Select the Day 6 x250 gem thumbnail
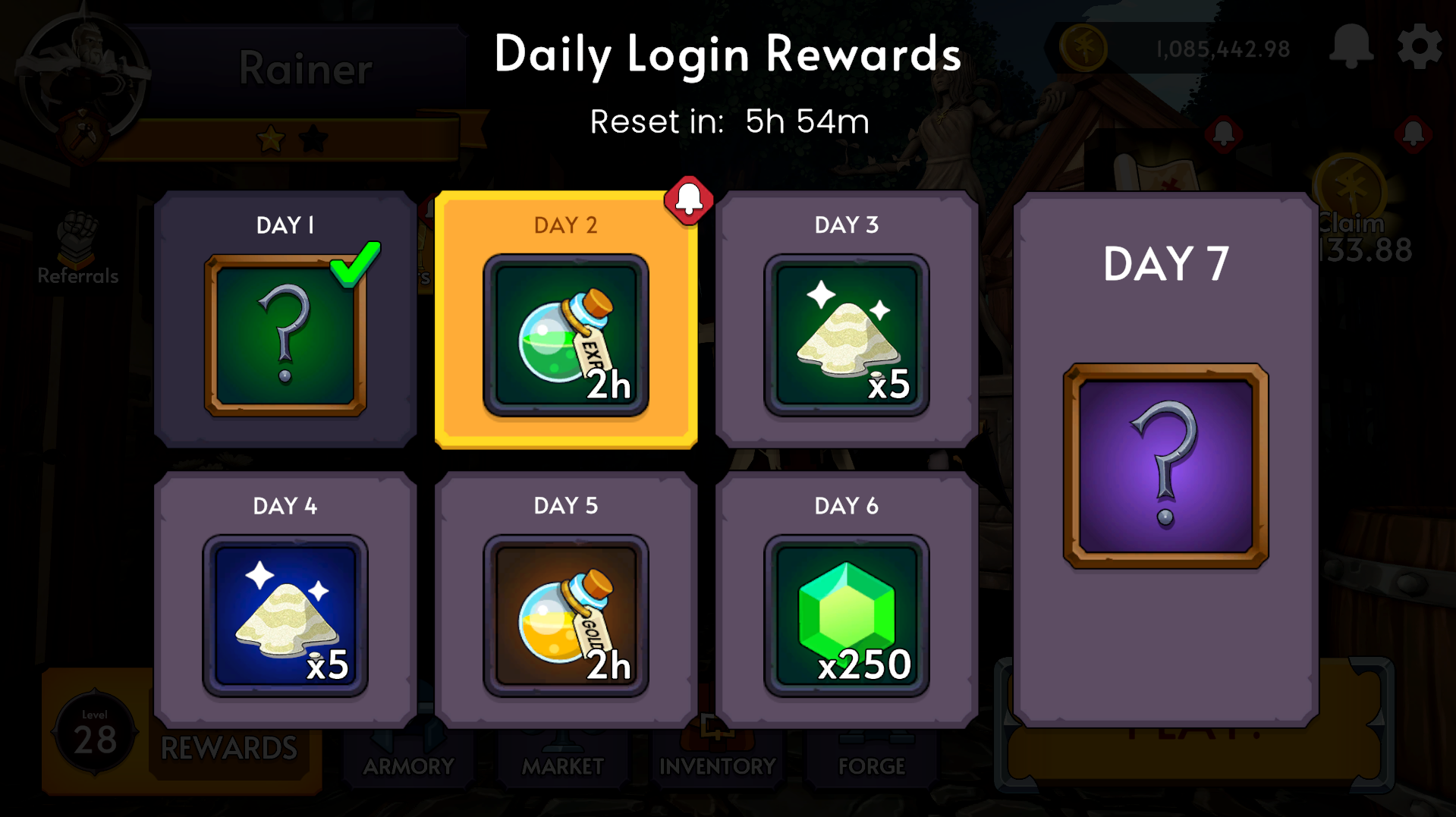Image resolution: width=1456 pixels, height=817 pixels. [x=846, y=616]
